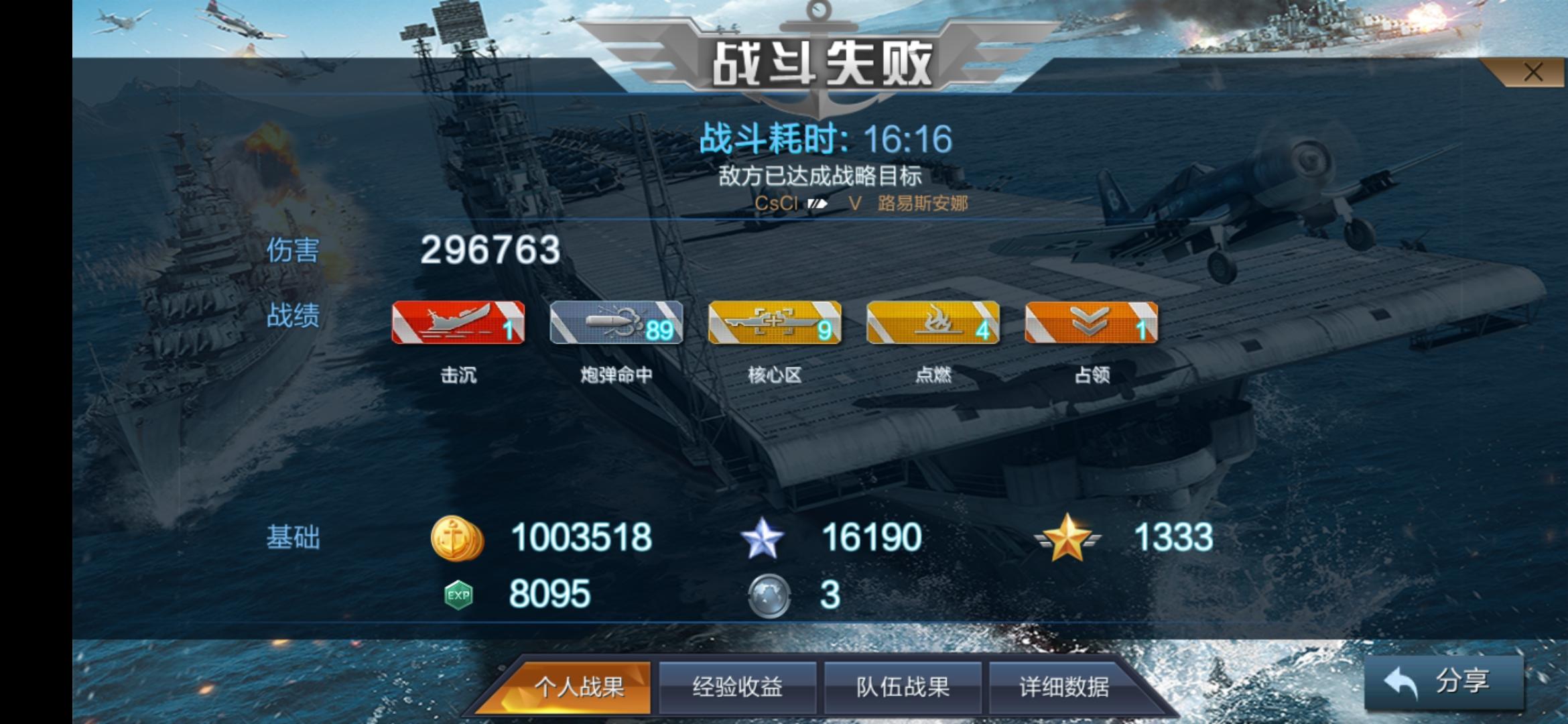Select the 炮弹命中 shell hits badge
This screenshot has width=1568, height=724.
point(616,324)
